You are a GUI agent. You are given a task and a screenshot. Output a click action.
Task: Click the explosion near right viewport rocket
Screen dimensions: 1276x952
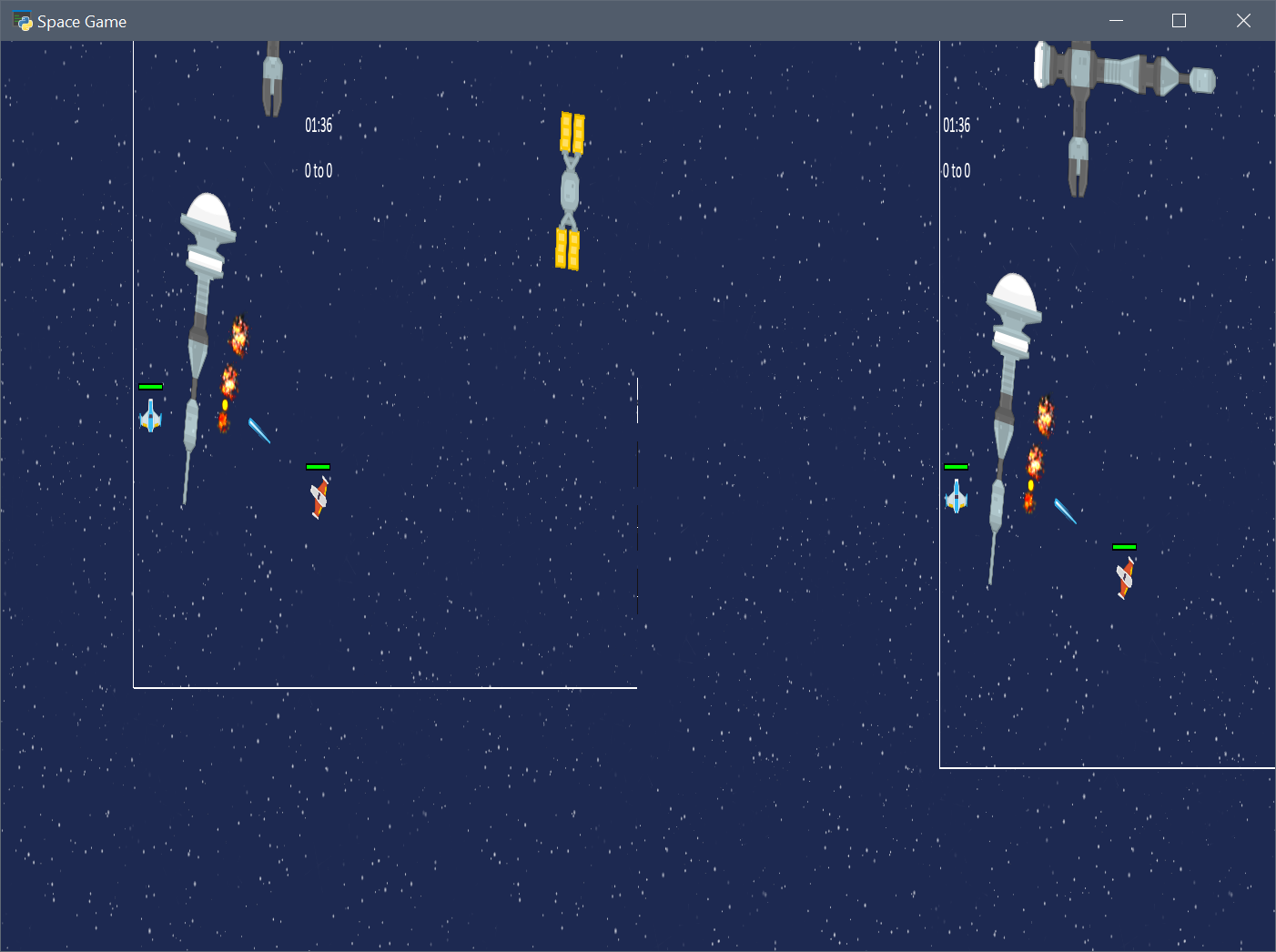[x=1043, y=415]
